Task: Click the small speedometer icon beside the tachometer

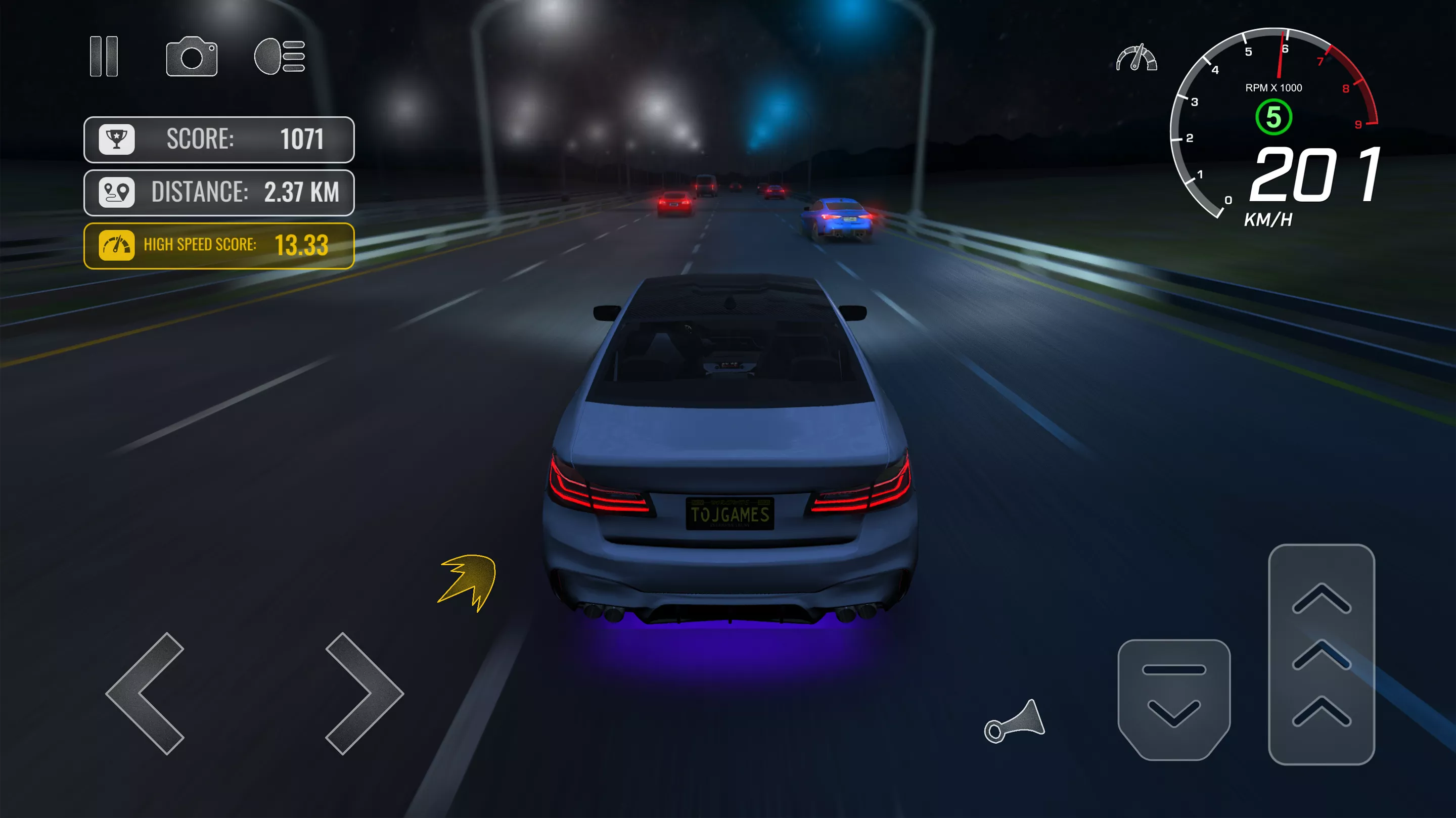Action: pos(1136,58)
